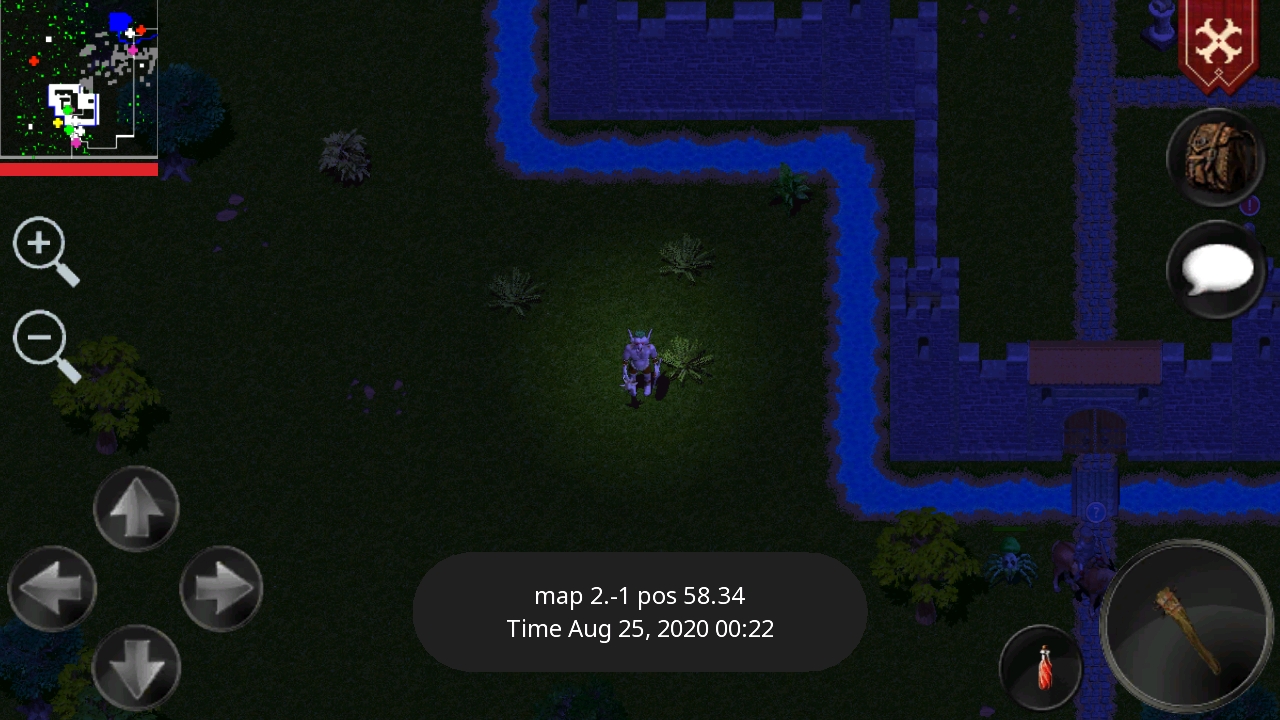Tap the exclamation notification badge
1280x720 pixels.
tap(1251, 207)
